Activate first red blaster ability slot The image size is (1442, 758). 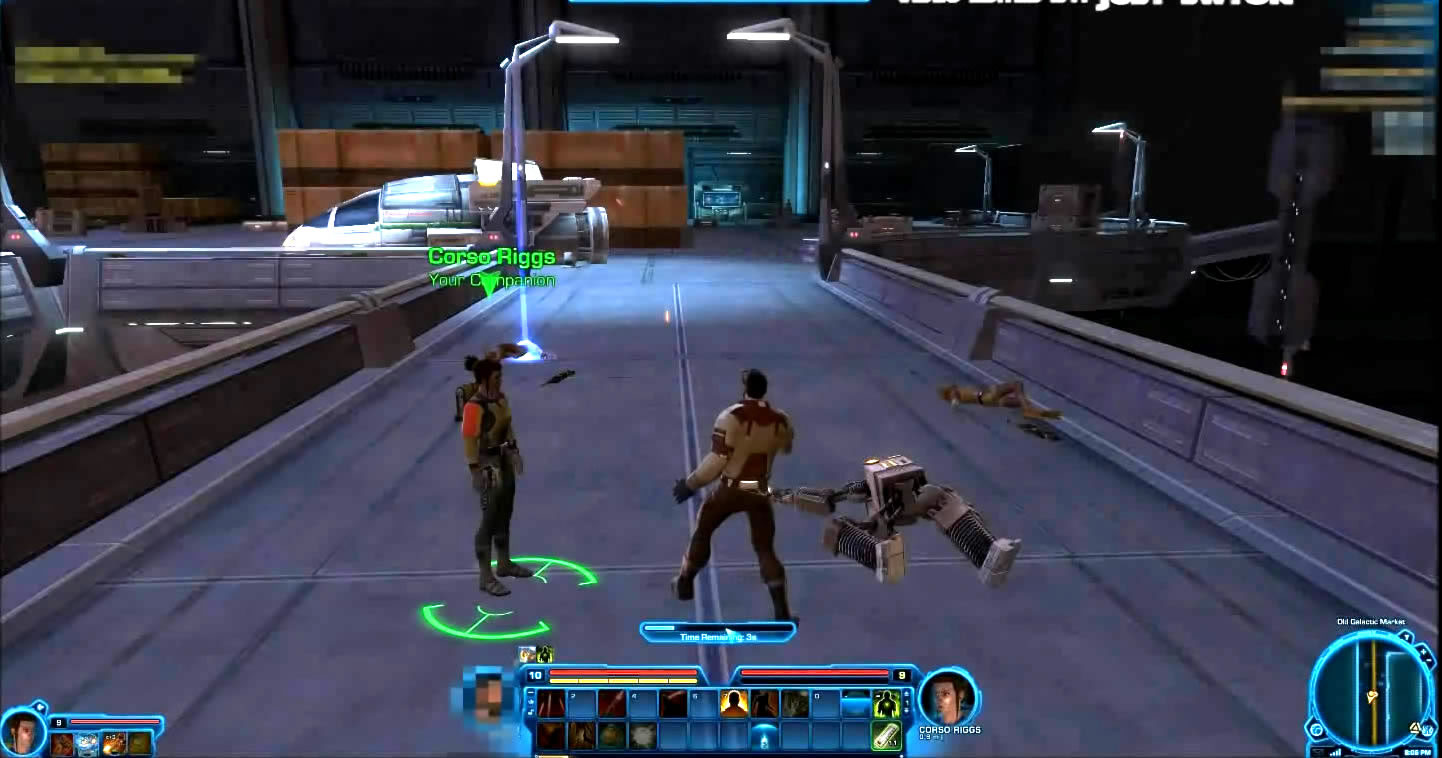(x=550, y=704)
